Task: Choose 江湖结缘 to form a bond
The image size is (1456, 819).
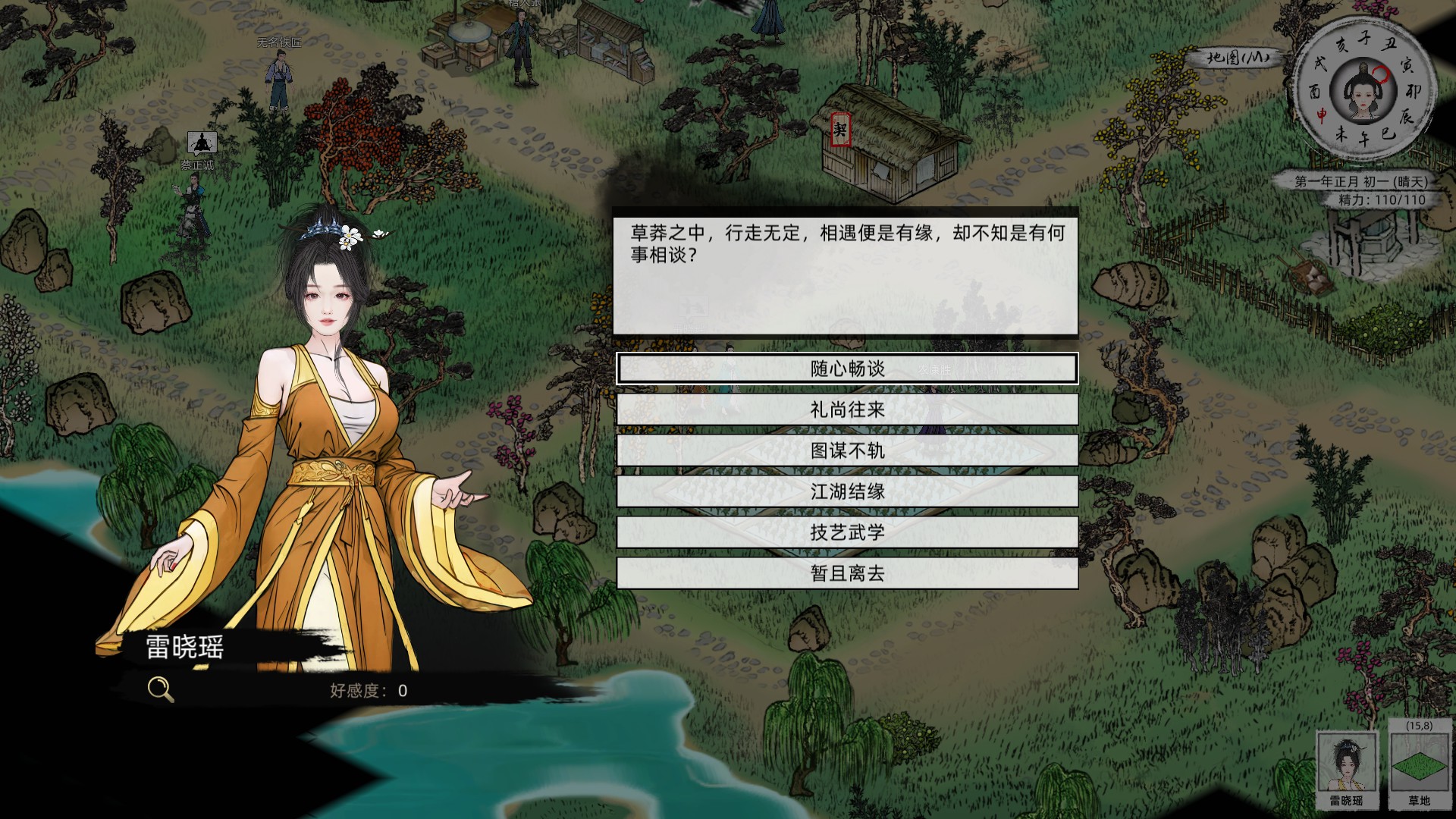Action: point(849,492)
